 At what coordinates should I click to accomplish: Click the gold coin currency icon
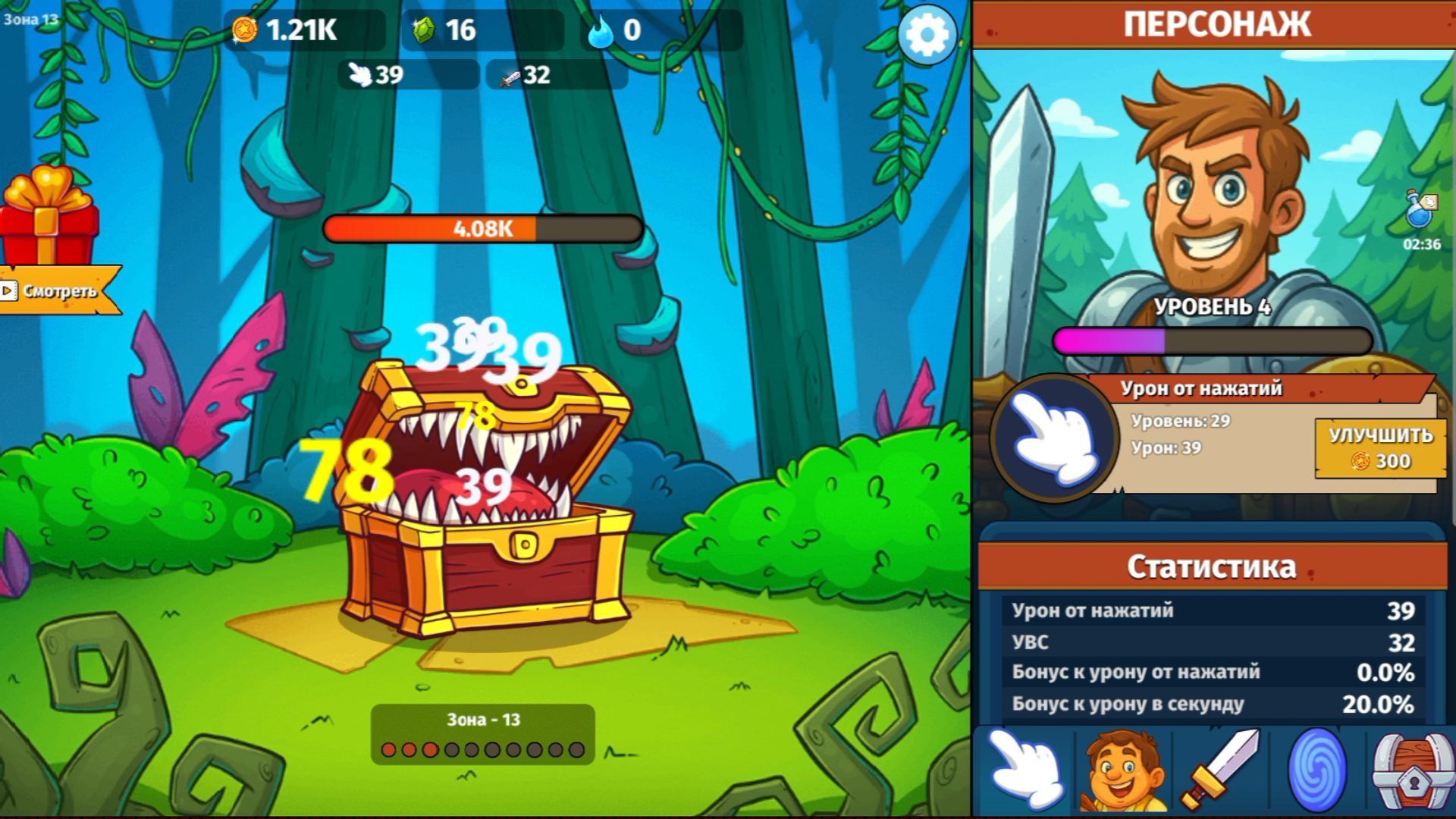244,32
